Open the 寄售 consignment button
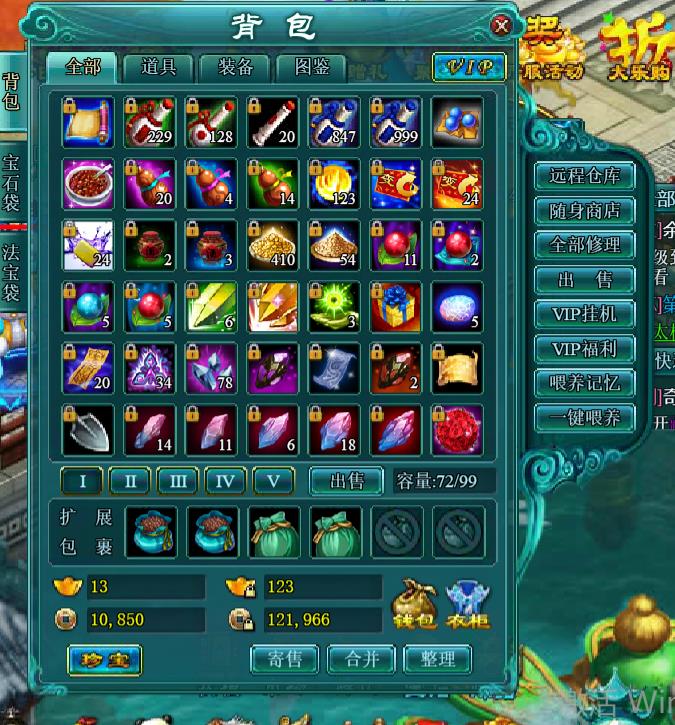The height and width of the screenshot is (725, 675). (285, 659)
